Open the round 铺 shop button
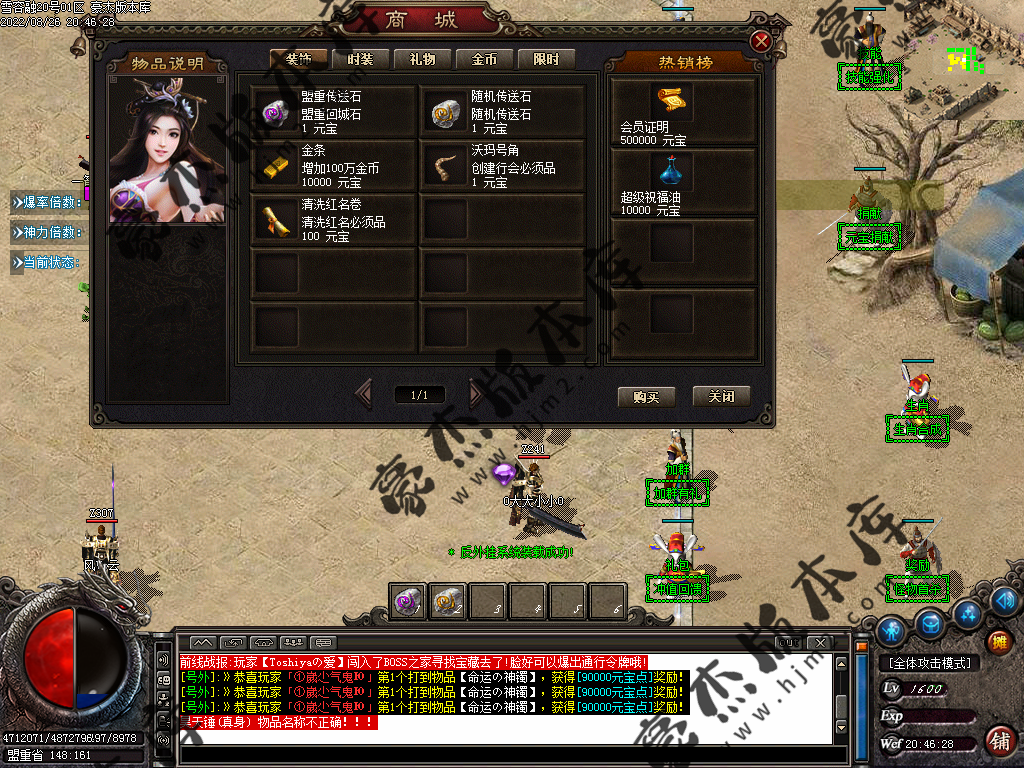 [x=997, y=740]
